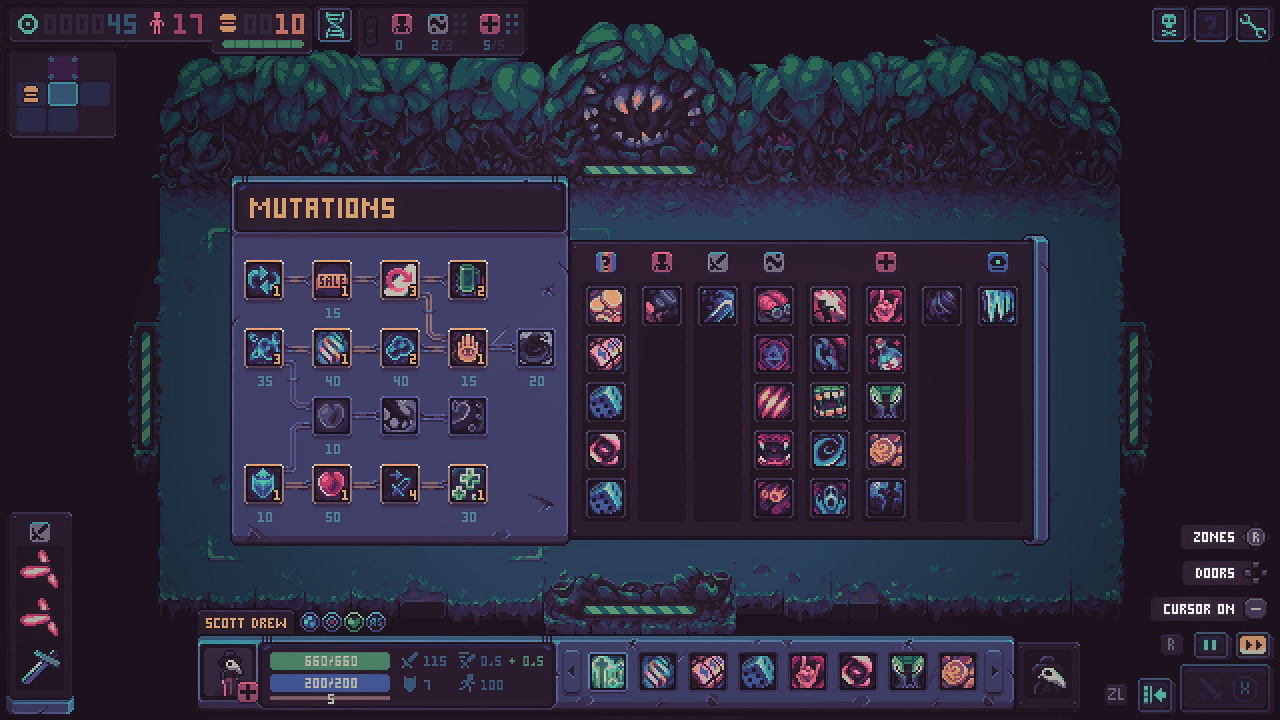Image resolution: width=1280 pixels, height=720 pixels.
Task: Select the unknown question-mark mutation node
Action: 468,417
